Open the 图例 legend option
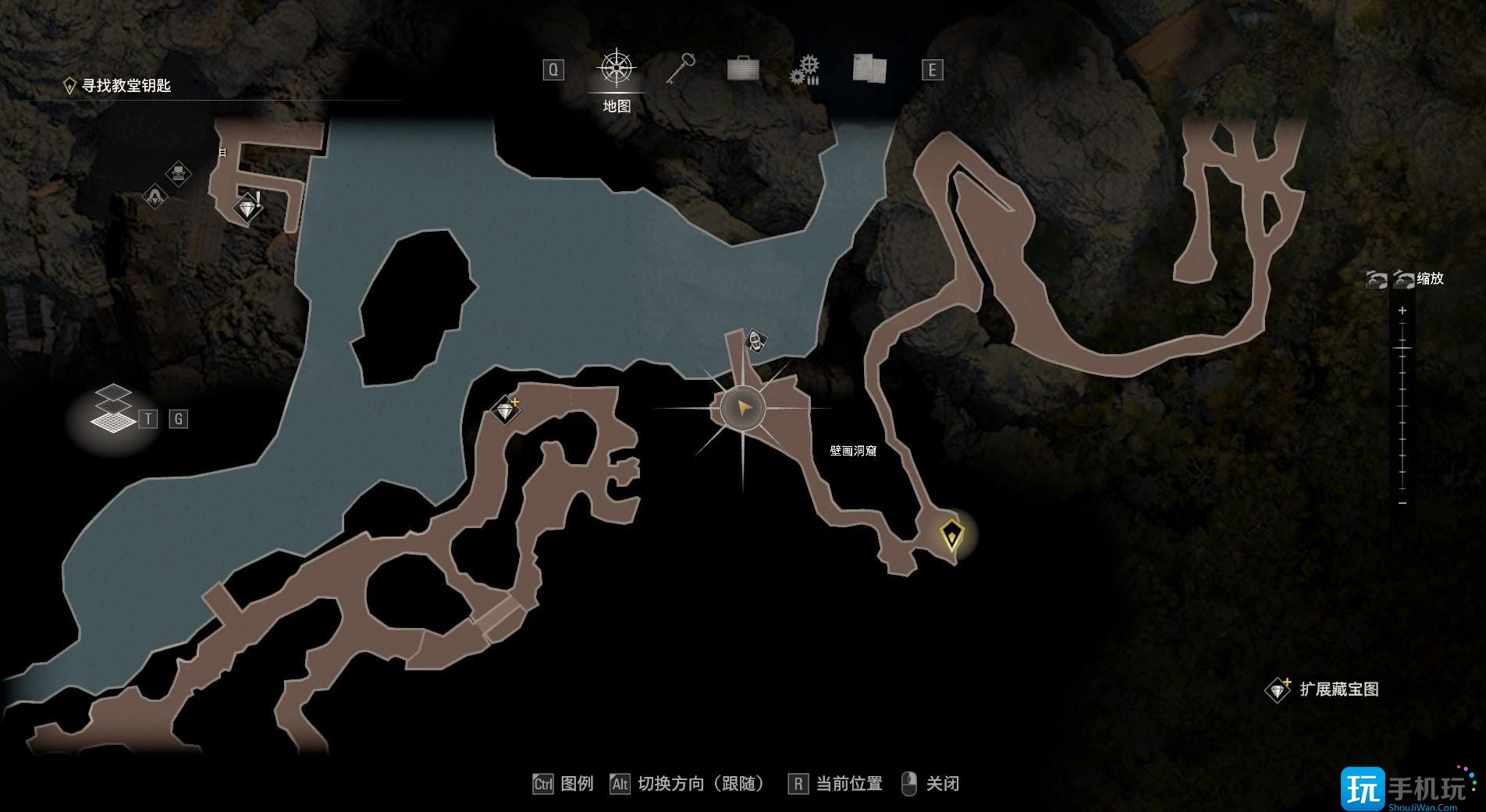The image size is (1486, 812). 563,784
